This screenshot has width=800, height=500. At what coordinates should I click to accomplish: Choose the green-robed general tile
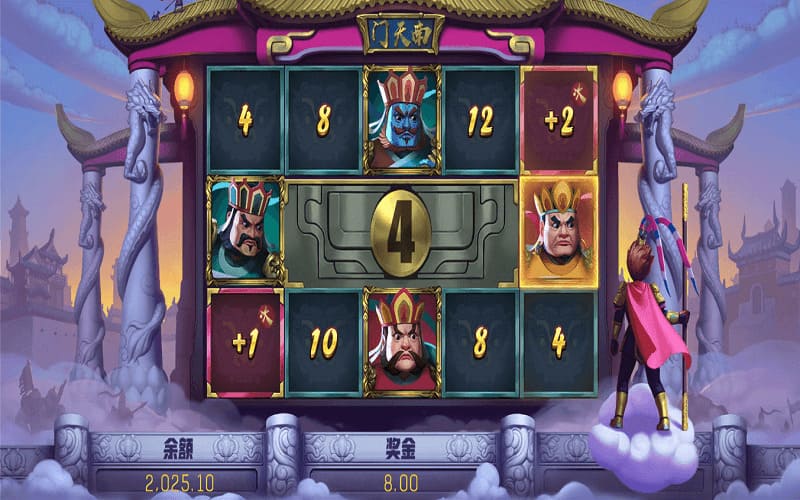pyautogui.click(x=245, y=231)
